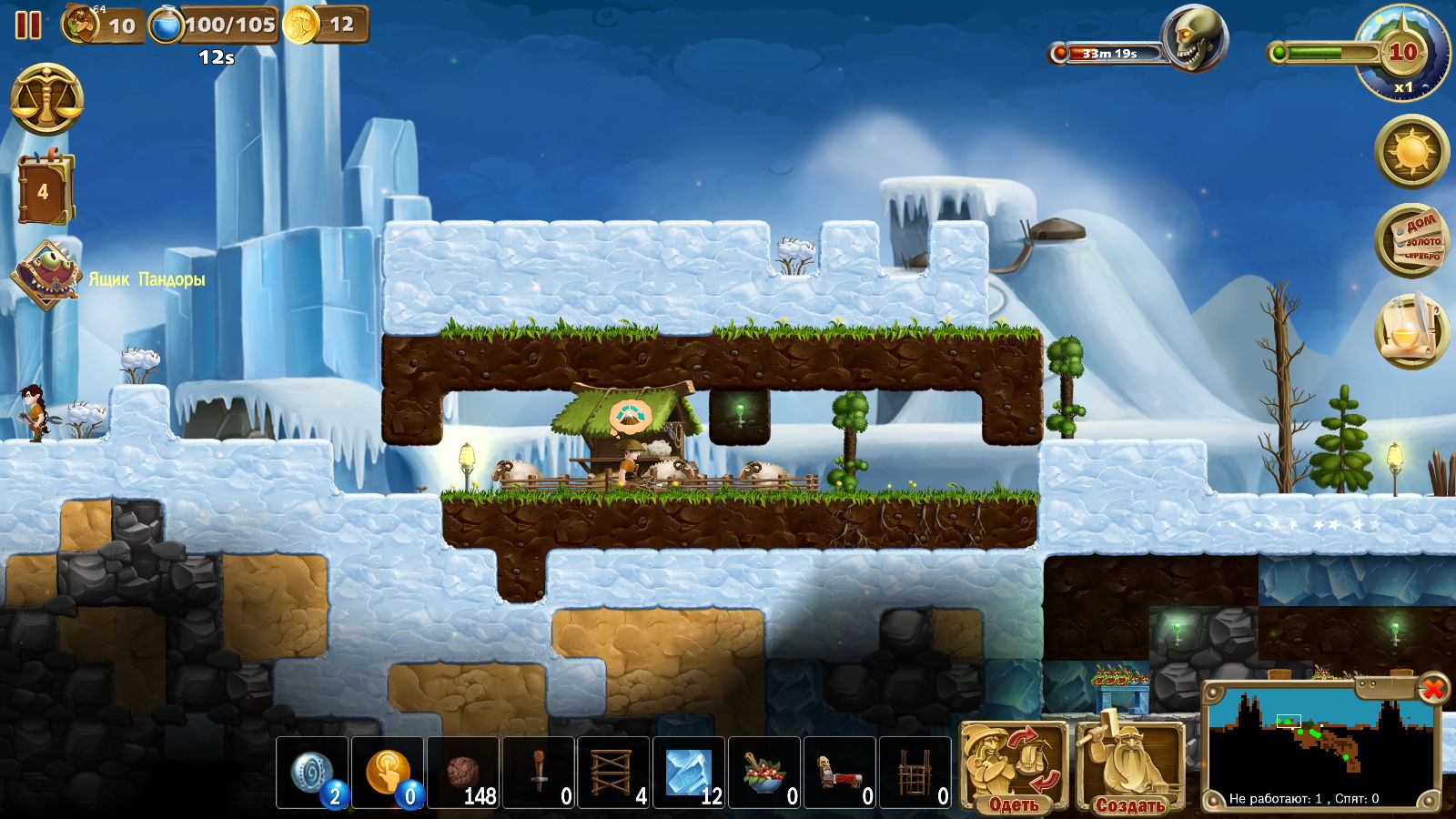Screen dimensions: 1456x819
Task: Open the golden balance scales menu
Action: click(x=46, y=100)
